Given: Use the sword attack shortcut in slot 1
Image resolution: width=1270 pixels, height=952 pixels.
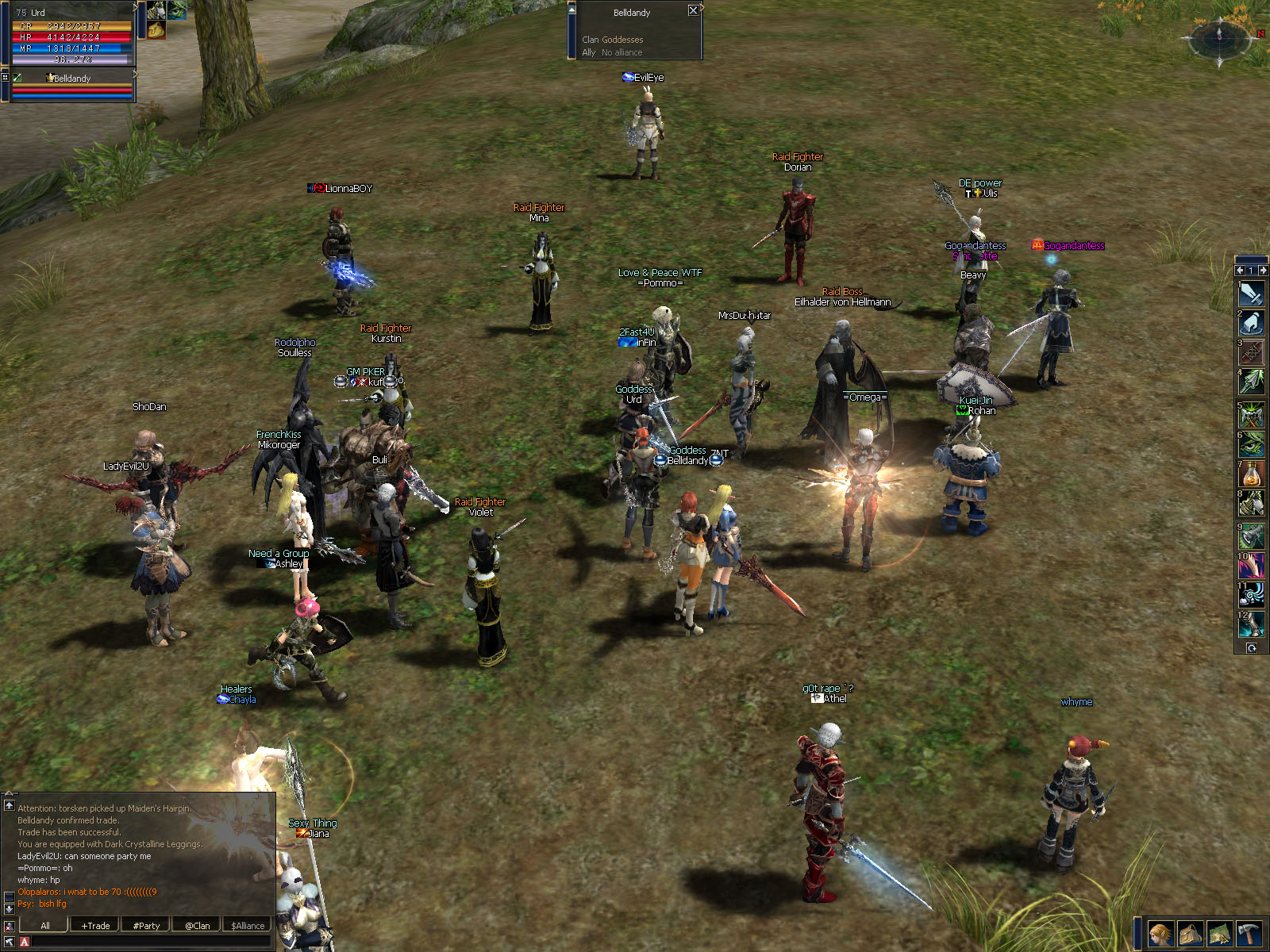Looking at the screenshot, I should tap(1252, 294).
